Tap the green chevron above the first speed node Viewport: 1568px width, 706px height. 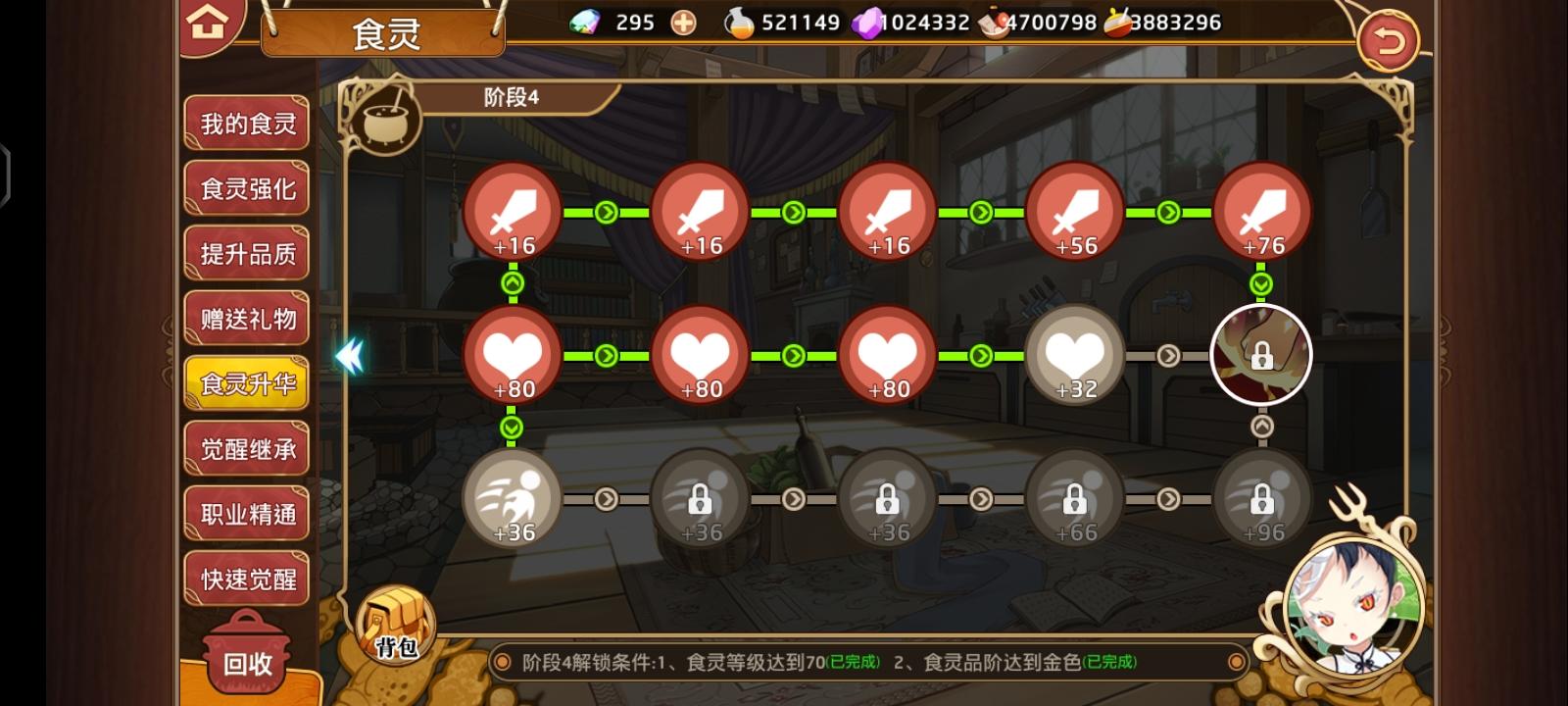511,427
